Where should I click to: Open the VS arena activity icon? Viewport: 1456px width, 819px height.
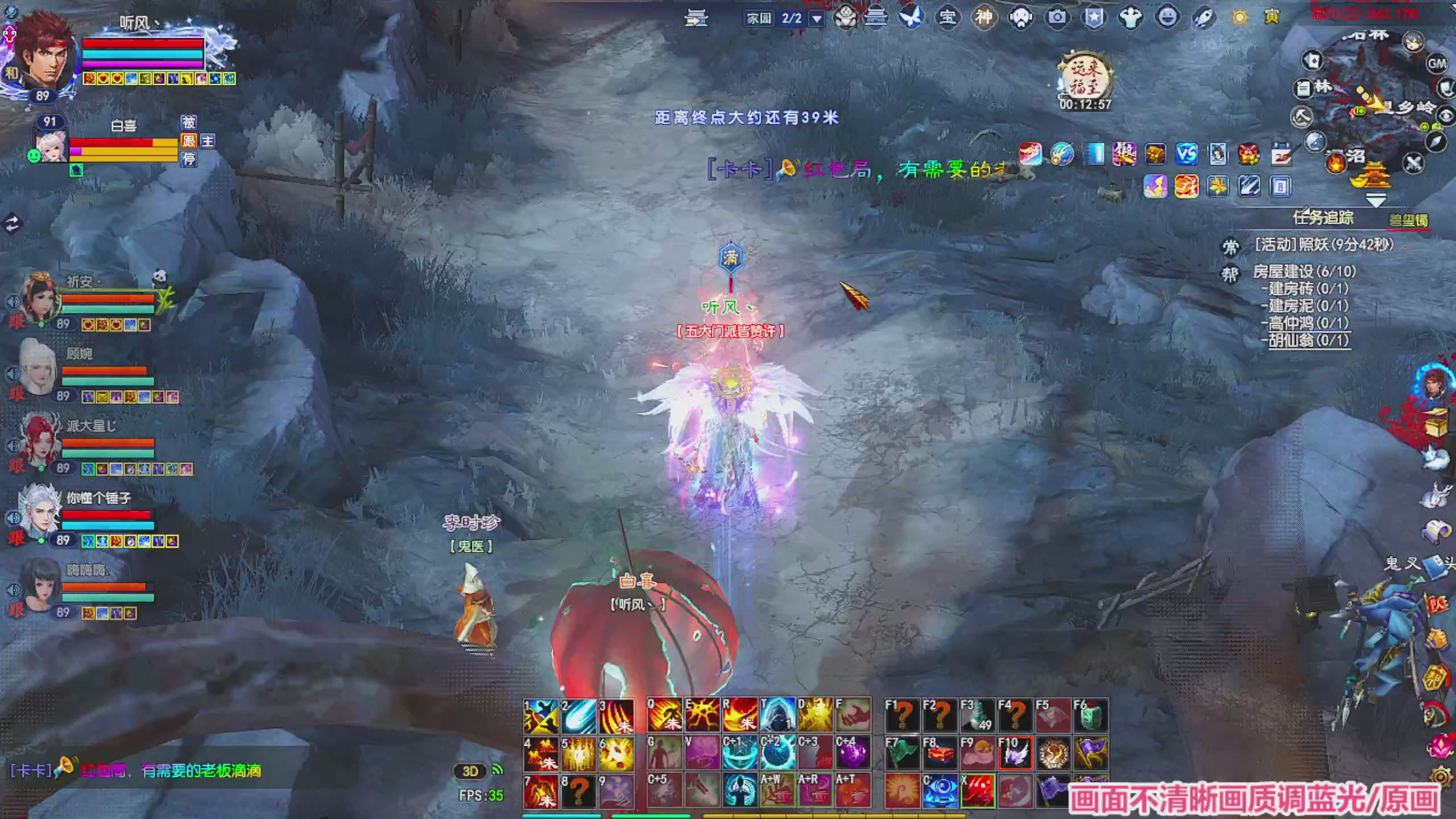(x=1186, y=152)
